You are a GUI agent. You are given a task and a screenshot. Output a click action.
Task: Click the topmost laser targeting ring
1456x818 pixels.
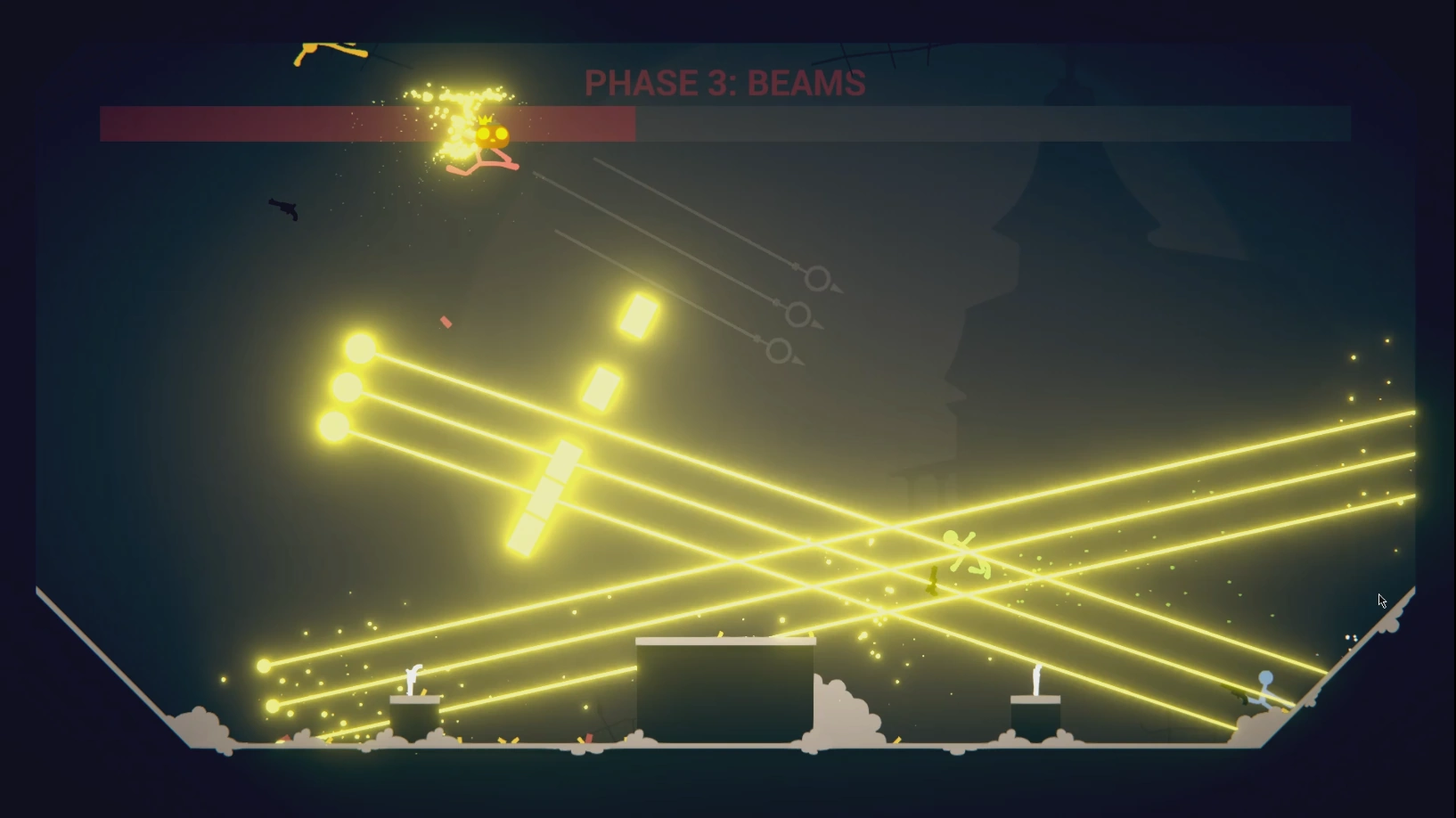click(x=818, y=279)
